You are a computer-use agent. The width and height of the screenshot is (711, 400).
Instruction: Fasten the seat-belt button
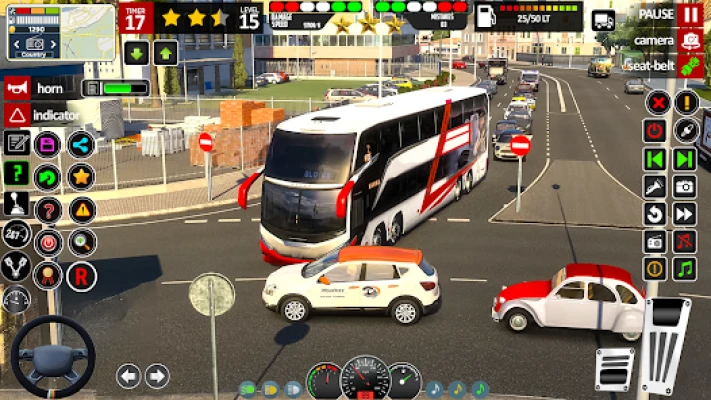tap(689, 65)
